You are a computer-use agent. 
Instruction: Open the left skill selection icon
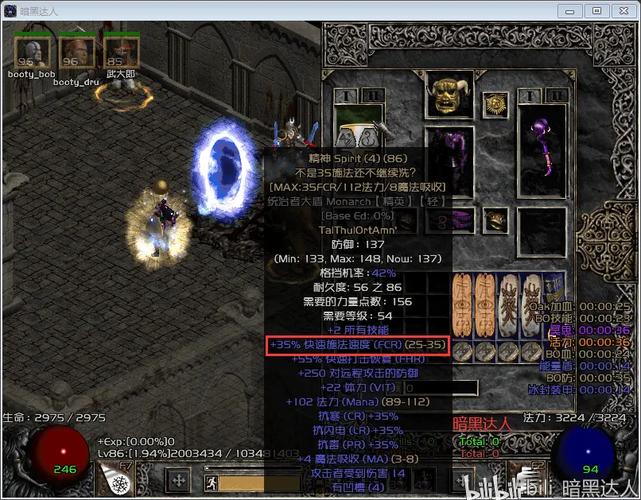(x=118, y=481)
